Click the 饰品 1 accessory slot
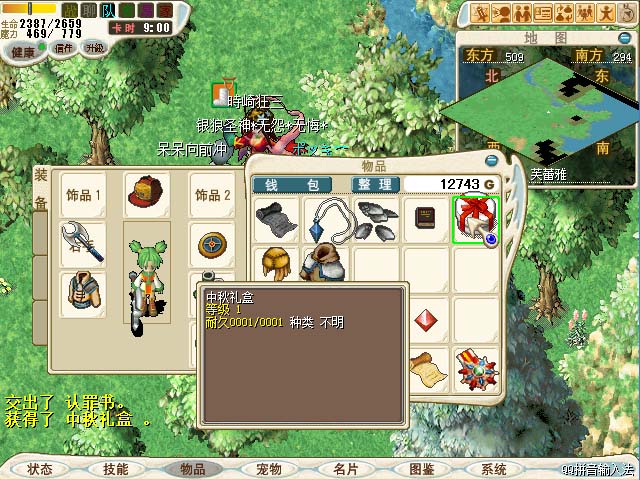Image resolution: width=640 pixels, height=480 pixels. tap(84, 195)
